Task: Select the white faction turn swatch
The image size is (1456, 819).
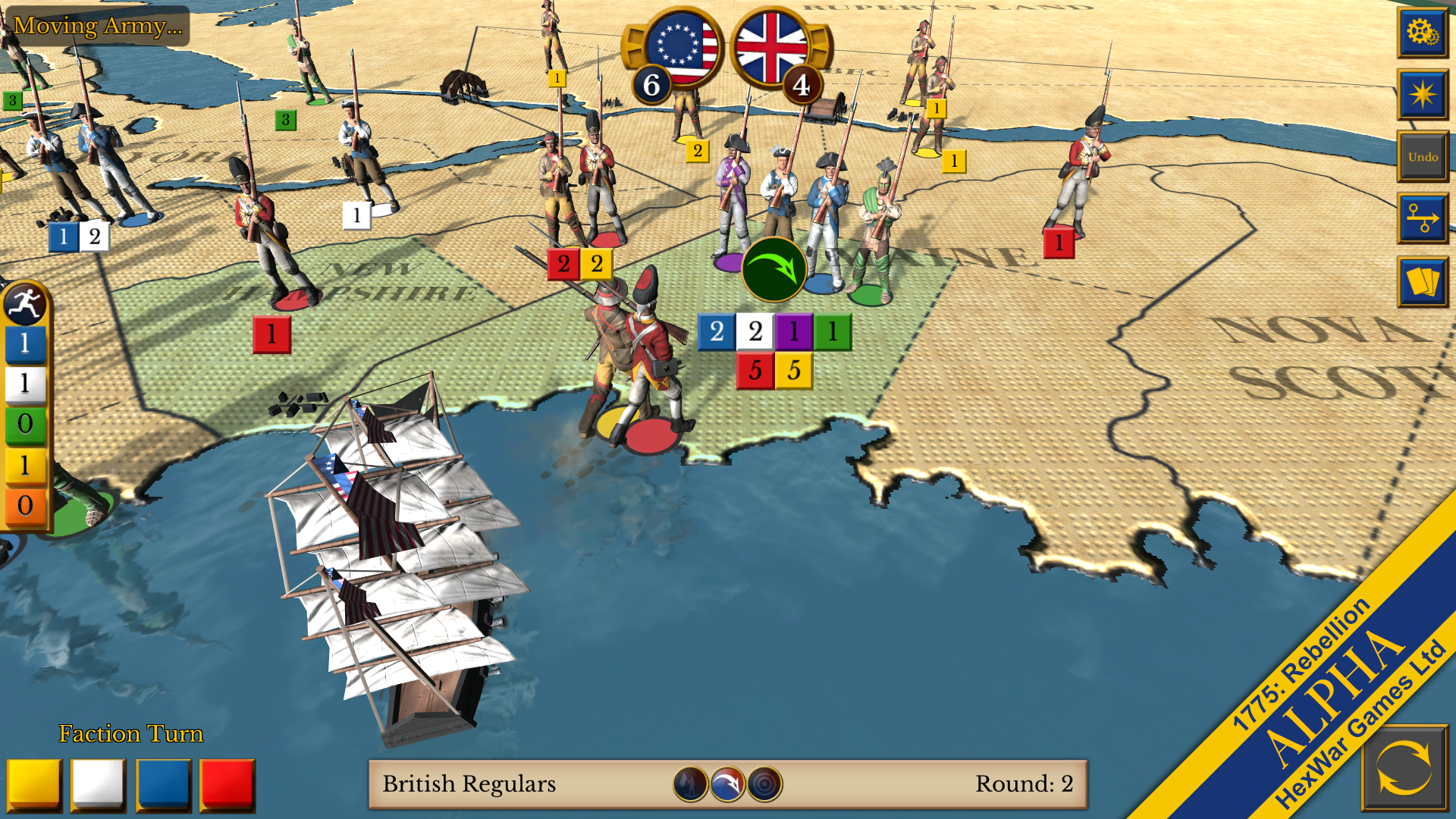Action: (x=99, y=784)
